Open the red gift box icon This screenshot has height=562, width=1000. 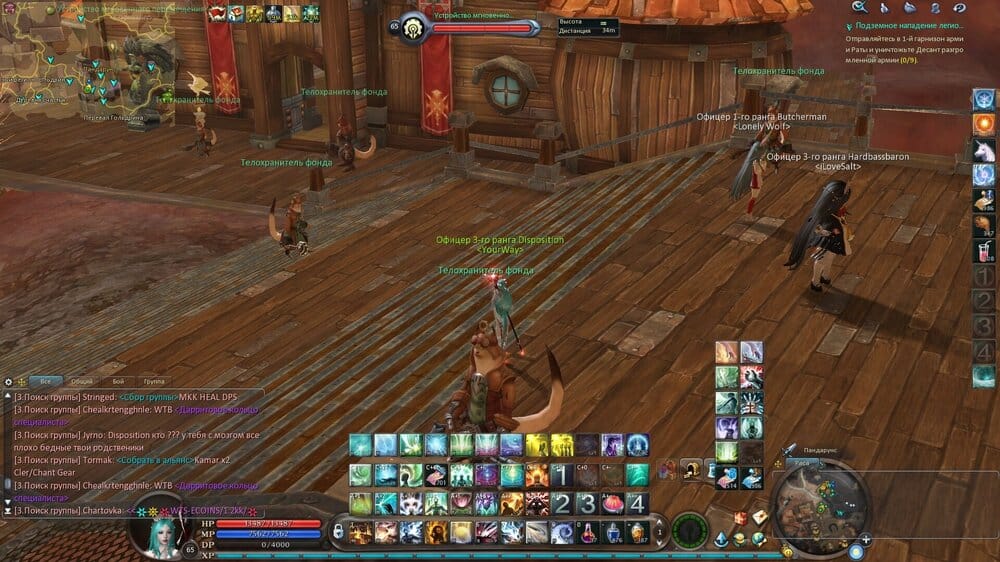coord(741,518)
